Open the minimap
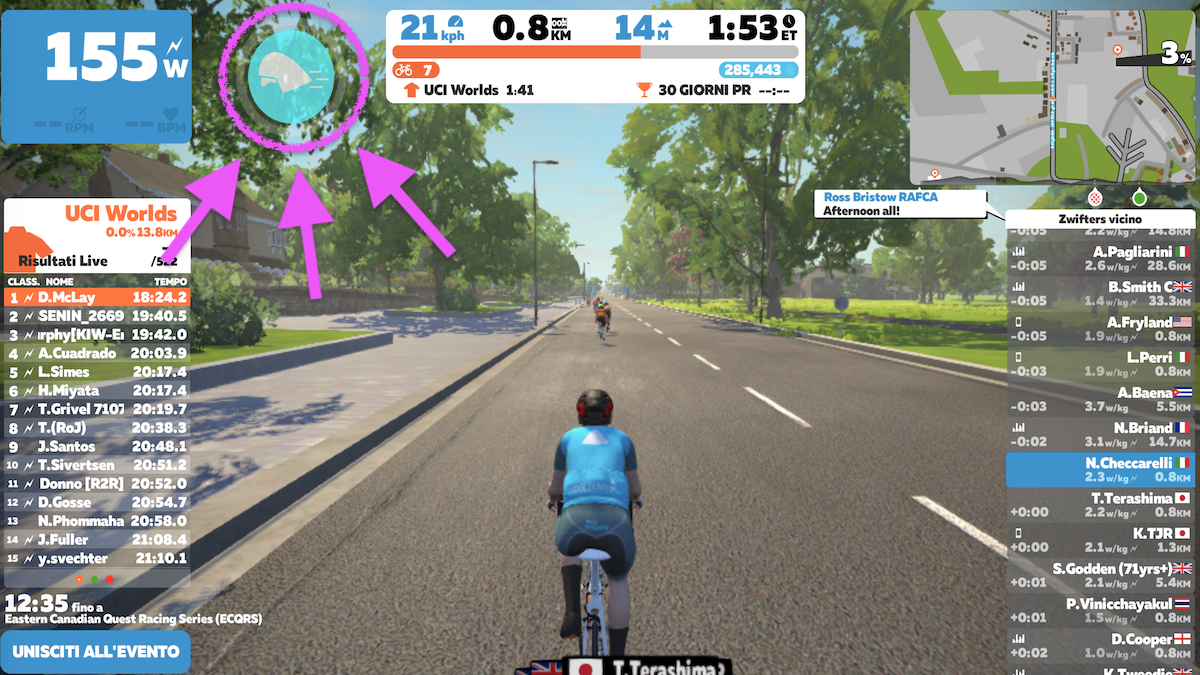 (1052, 97)
